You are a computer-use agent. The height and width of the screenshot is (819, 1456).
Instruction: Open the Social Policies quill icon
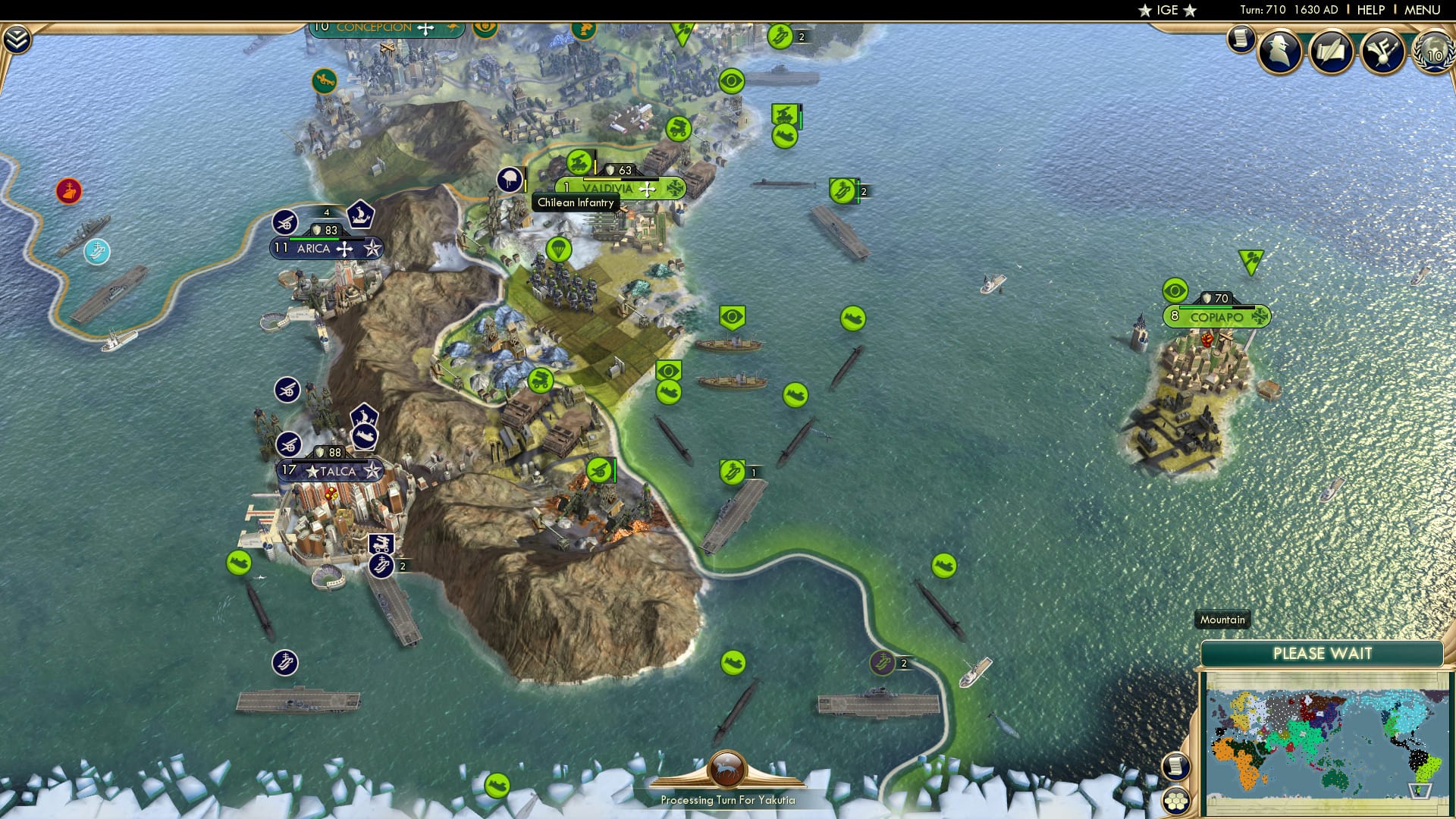[1329, 52]
